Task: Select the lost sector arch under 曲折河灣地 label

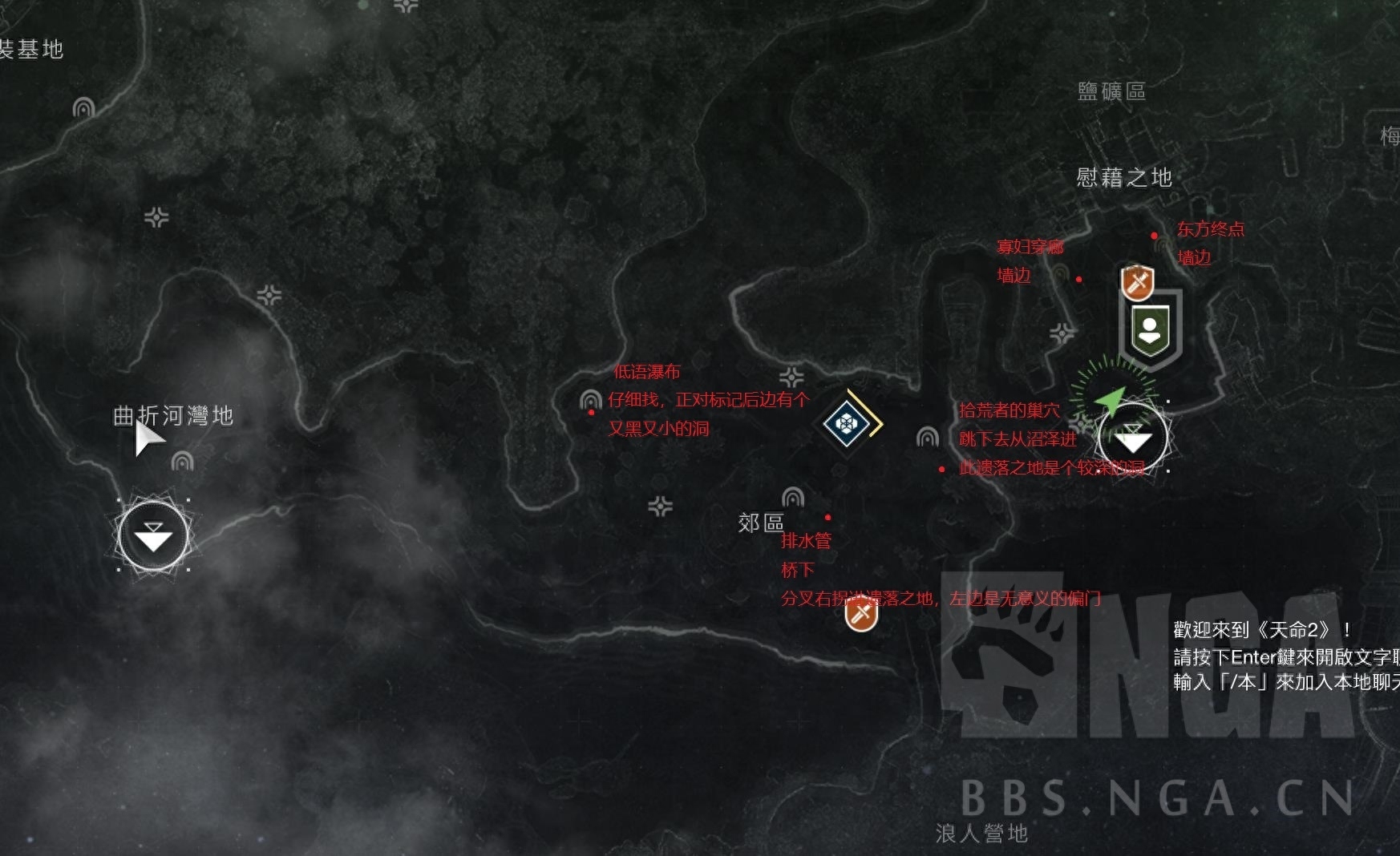Action: tap(183, 462)
